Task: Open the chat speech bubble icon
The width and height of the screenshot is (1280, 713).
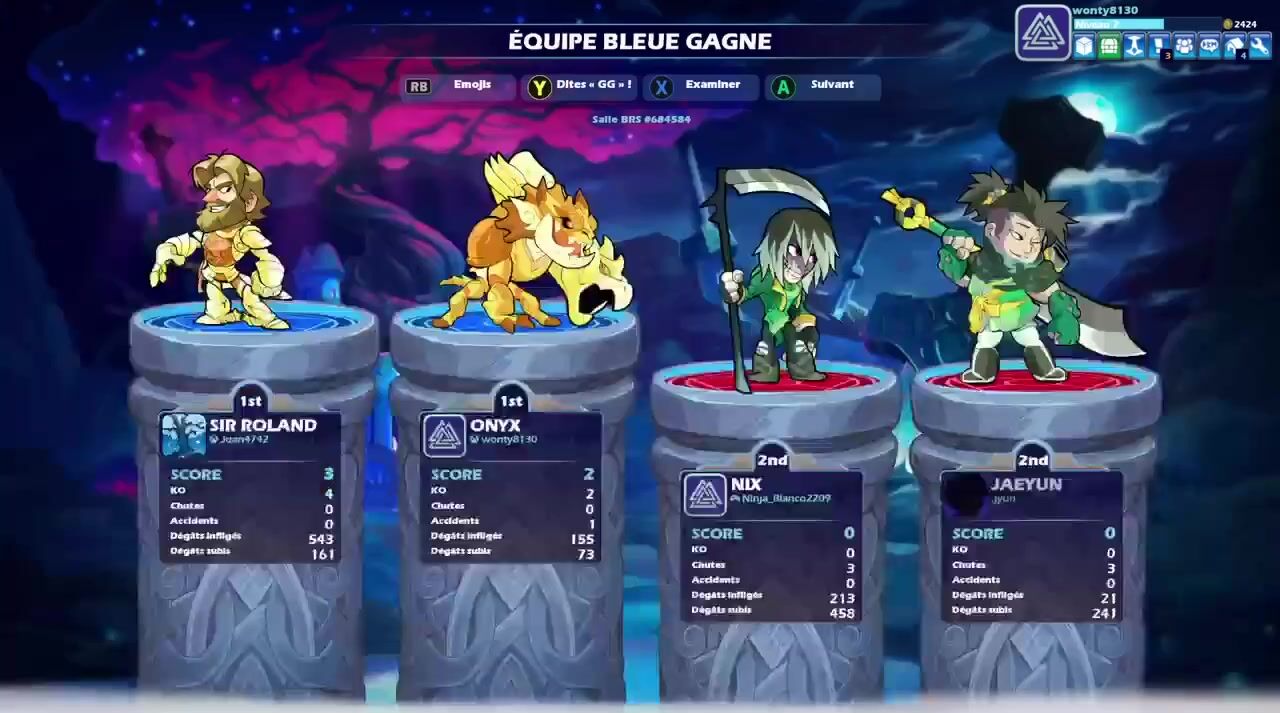Action: tap(1210, 46)
